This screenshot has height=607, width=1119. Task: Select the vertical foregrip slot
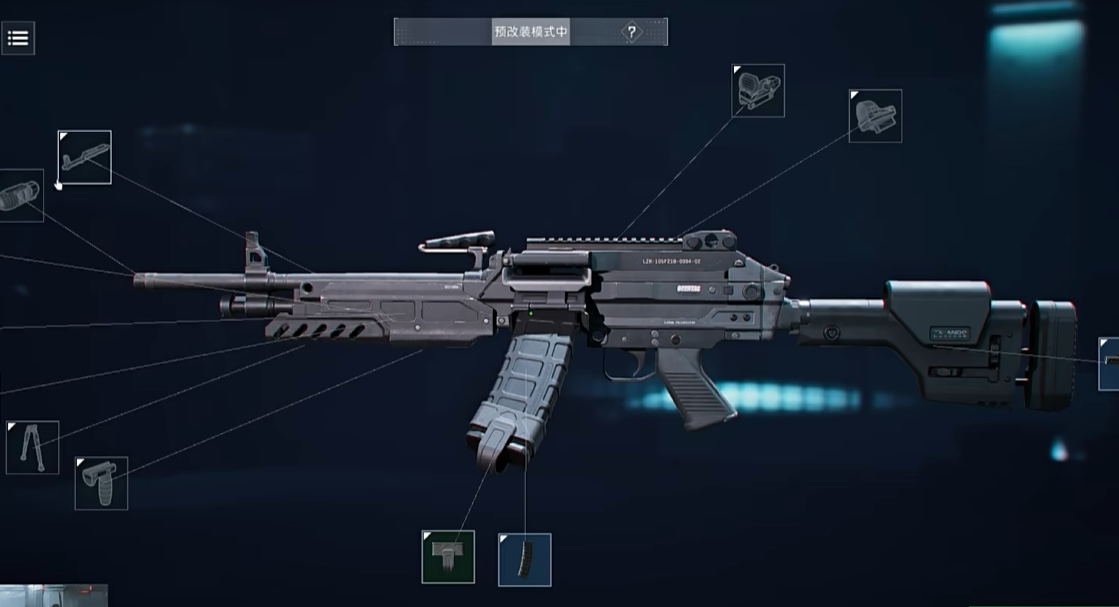pyautogui.click(x=102, y=483)
